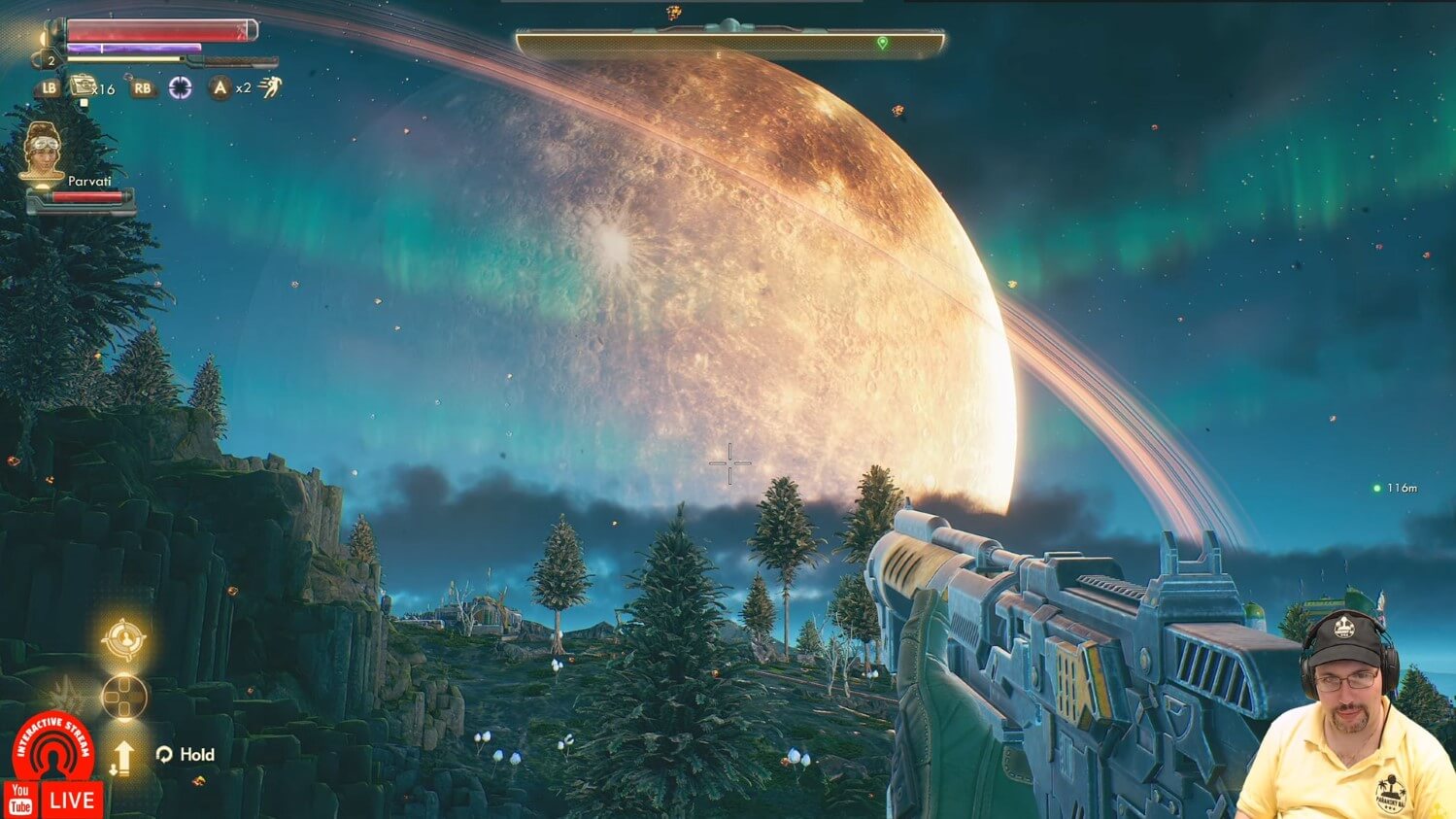Click the YouTube Live stream badge

[x=53, y=800]
